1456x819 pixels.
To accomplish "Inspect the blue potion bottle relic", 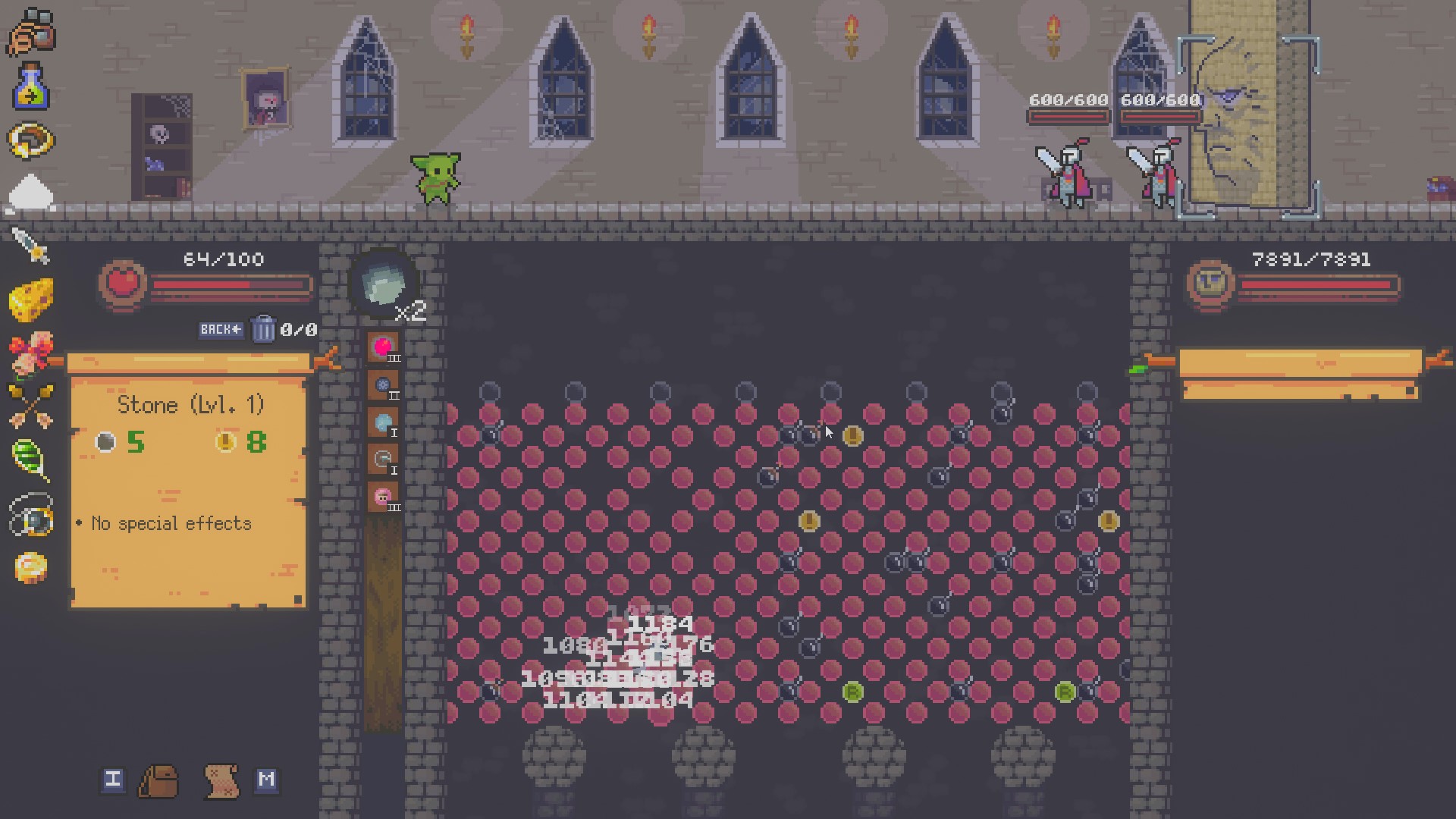I will click(31, 86).
